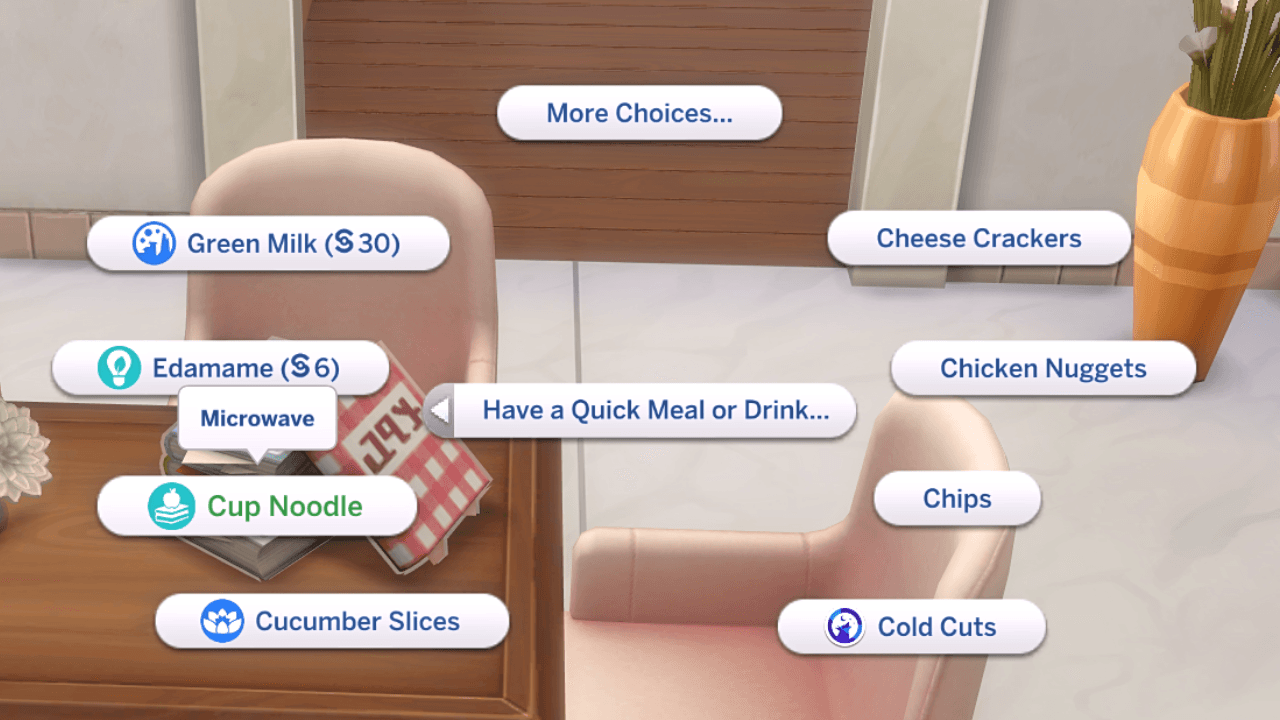This screenshot has height=720, width=1280.
Task: Click the blue lotus icon beside Cucumber Slices
Action: (222, 621)
